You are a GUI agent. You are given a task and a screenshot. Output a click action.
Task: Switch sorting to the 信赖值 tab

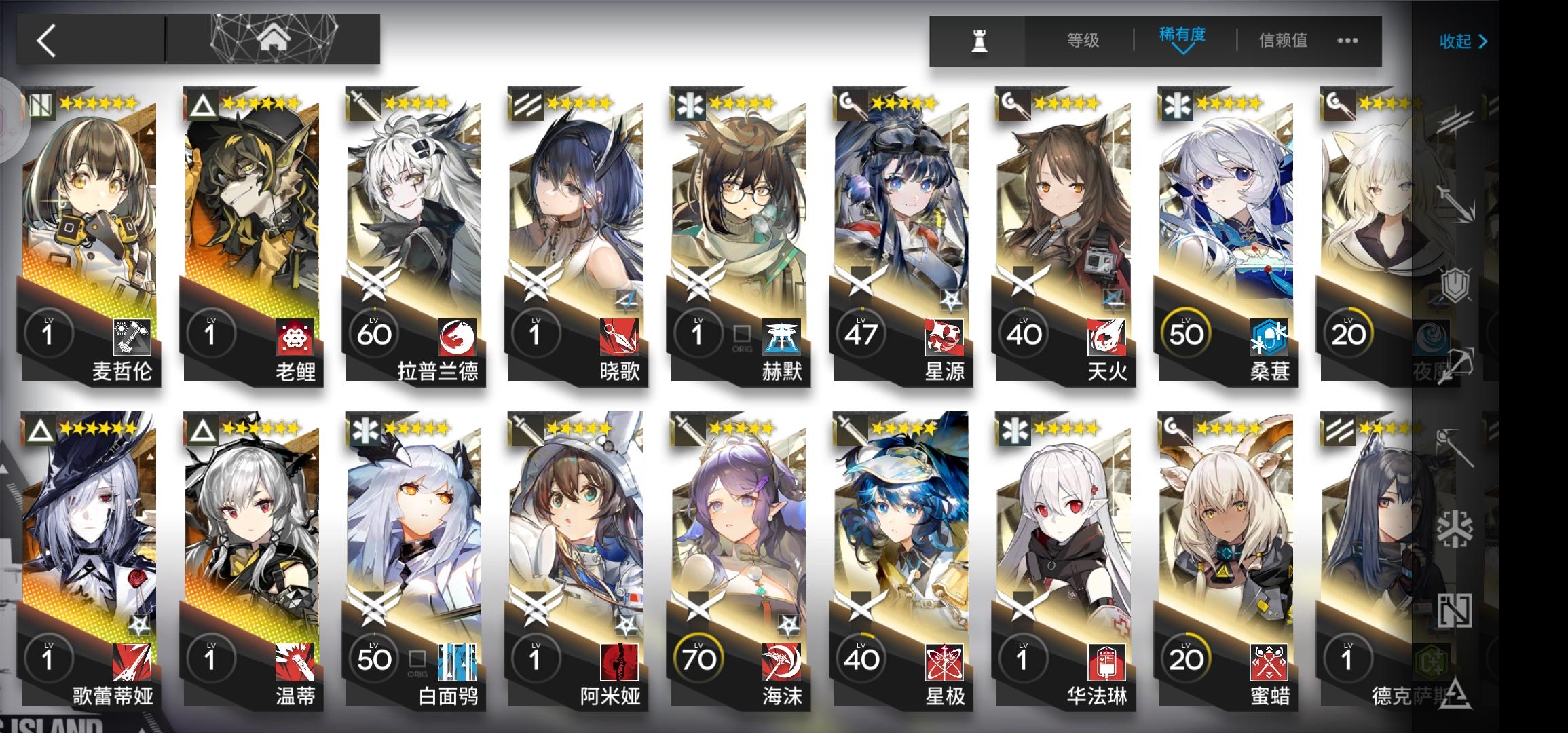[x=1284, y=40]
